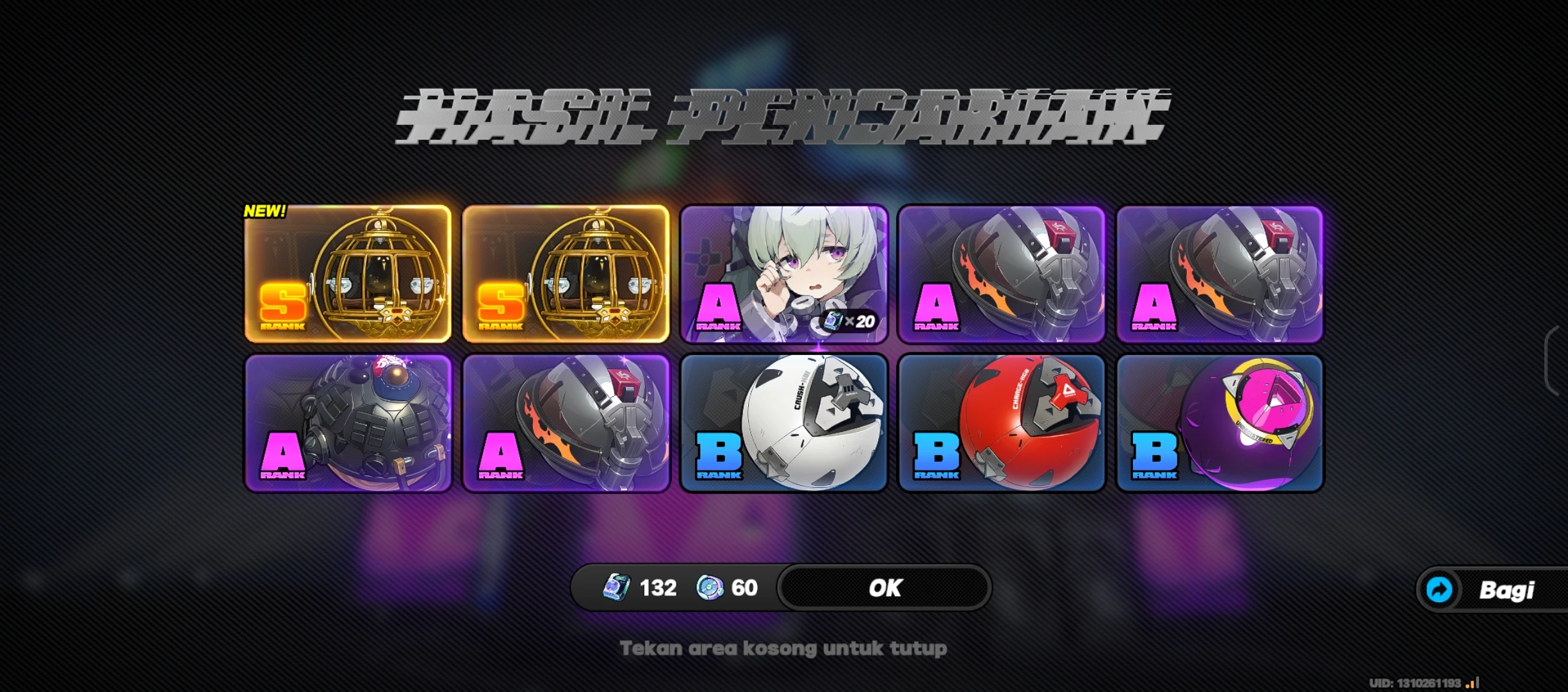Screen dimensions: 1568x692
Task: Click the OK button
Action: tap(884, 587)
